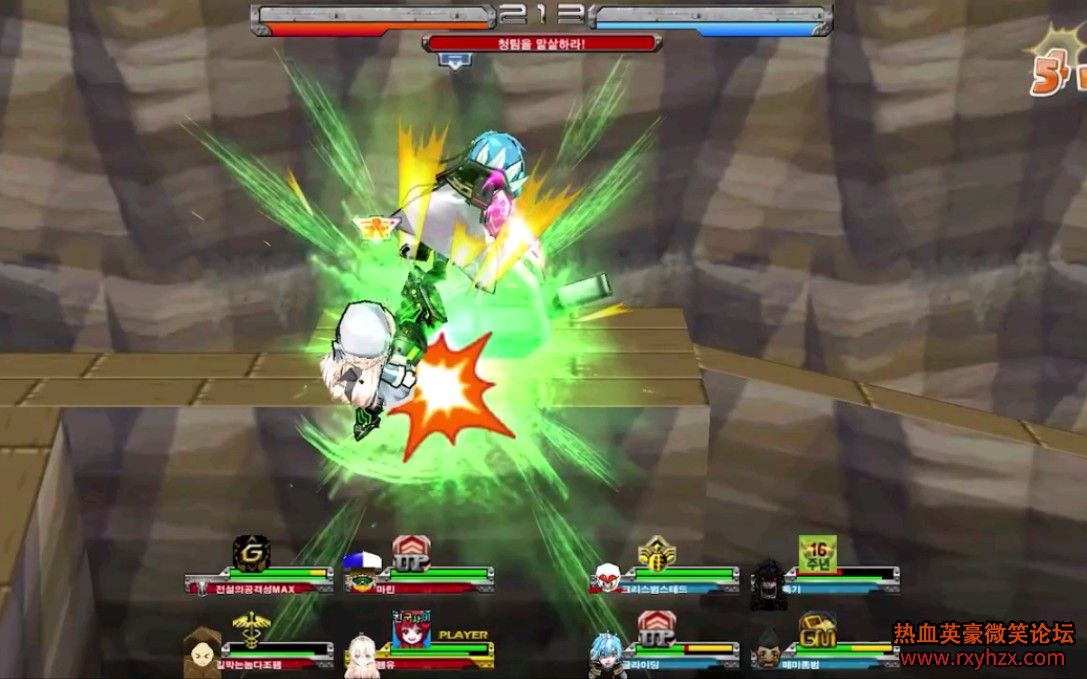This screenshot has height=679, width=1087.
Task: Open the www.rxyhzx.com watermark link
Action: point(983,658)
